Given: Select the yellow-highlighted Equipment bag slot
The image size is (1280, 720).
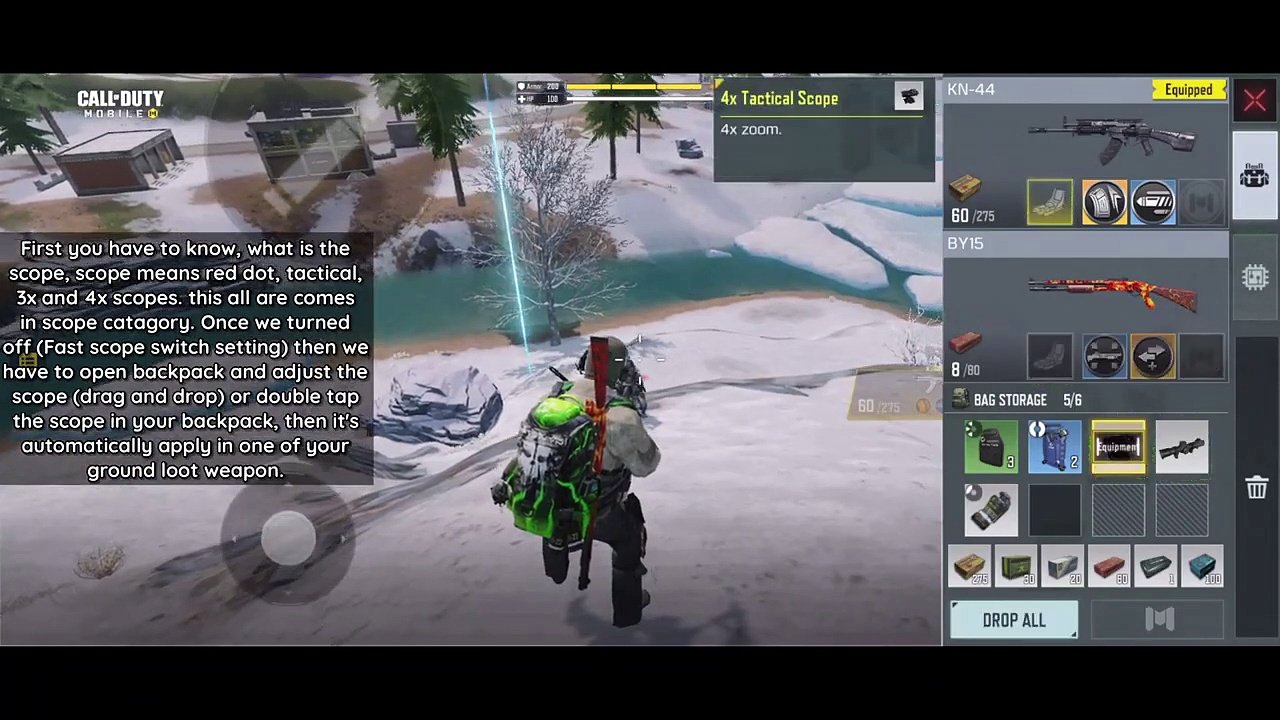Looking at the screenshot, I should pyautogui.click(x=1118, y=446).
